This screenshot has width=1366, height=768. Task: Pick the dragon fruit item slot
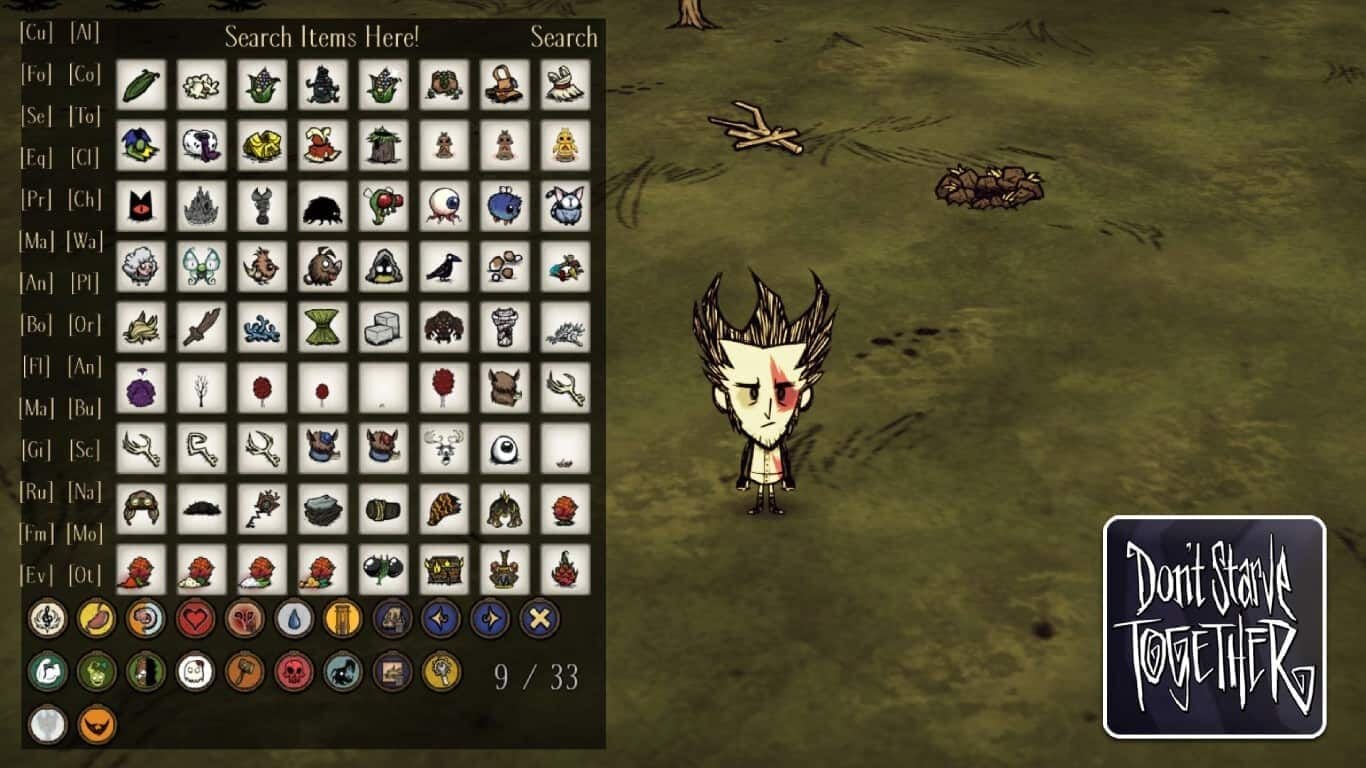pos(565,570)
